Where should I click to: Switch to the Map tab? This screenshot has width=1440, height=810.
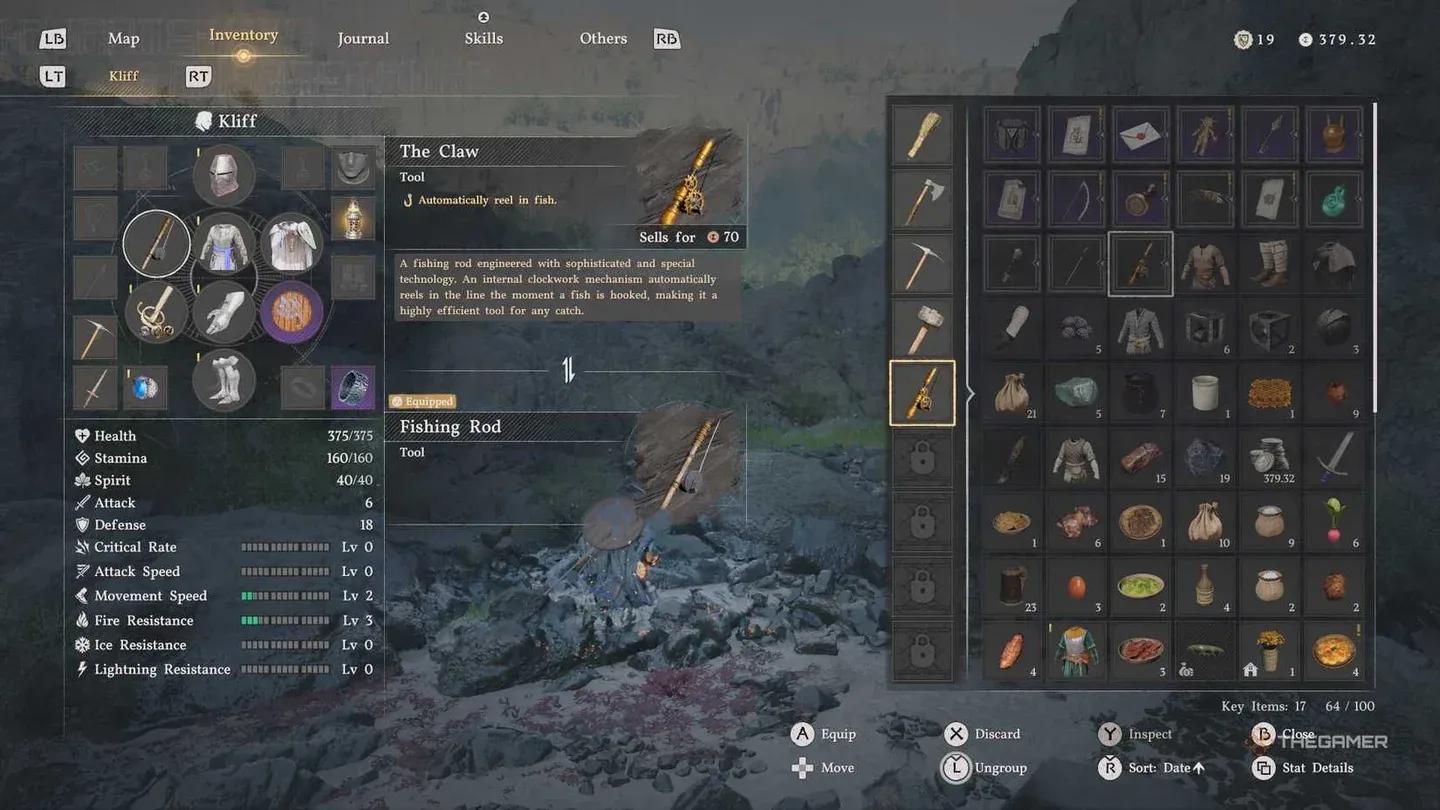[123, 38]
